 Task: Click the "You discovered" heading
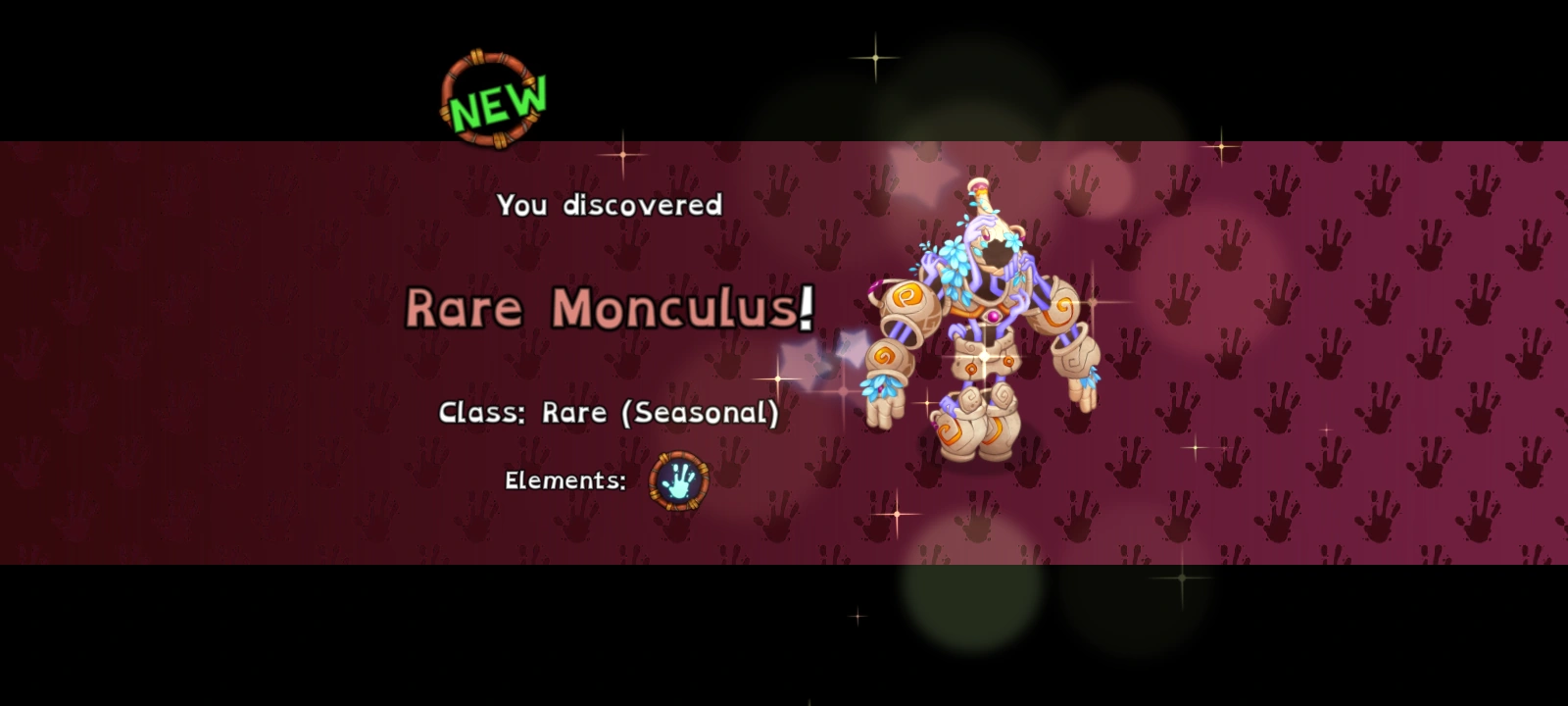click(x=610, y=205)
